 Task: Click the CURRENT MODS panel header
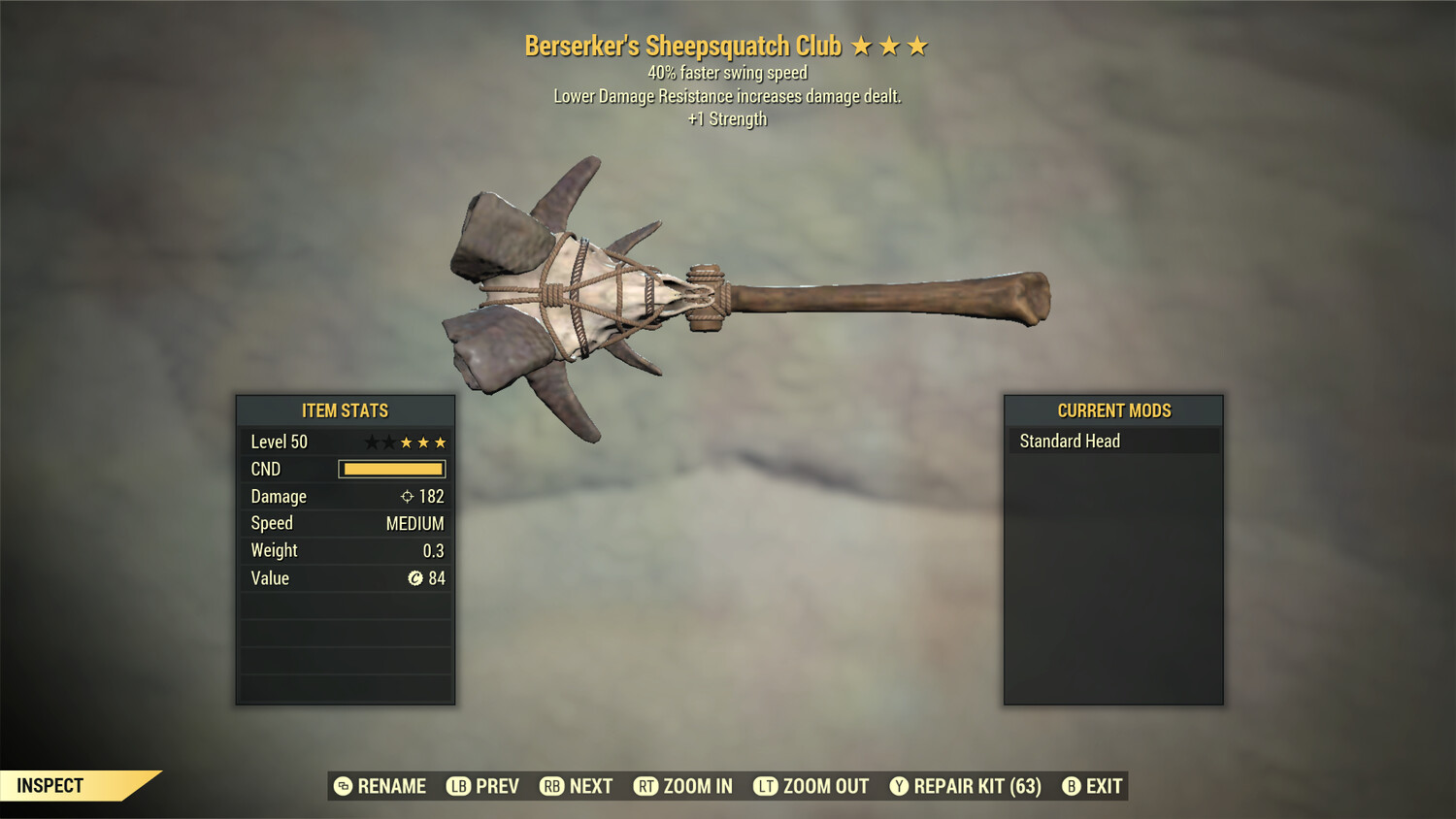[x=1112, y=410]
